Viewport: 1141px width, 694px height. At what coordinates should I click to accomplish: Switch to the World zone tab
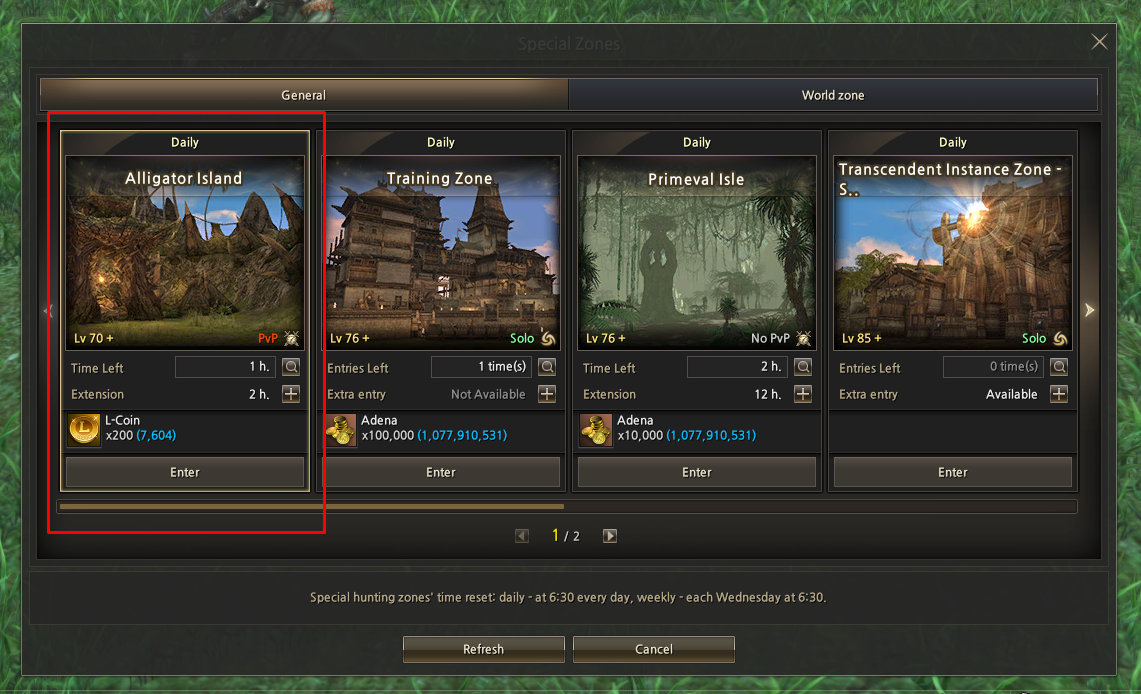(832, 95)
